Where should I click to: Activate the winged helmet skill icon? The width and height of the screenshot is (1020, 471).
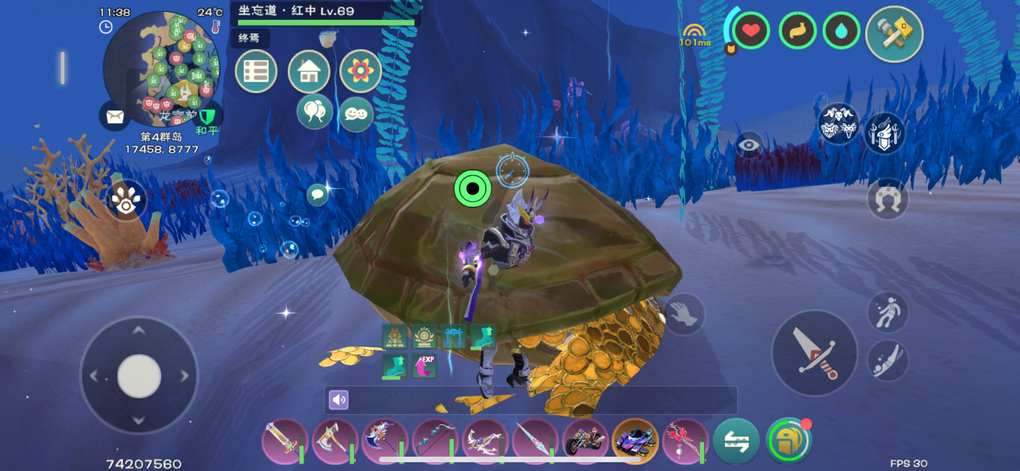click(885, 132)
